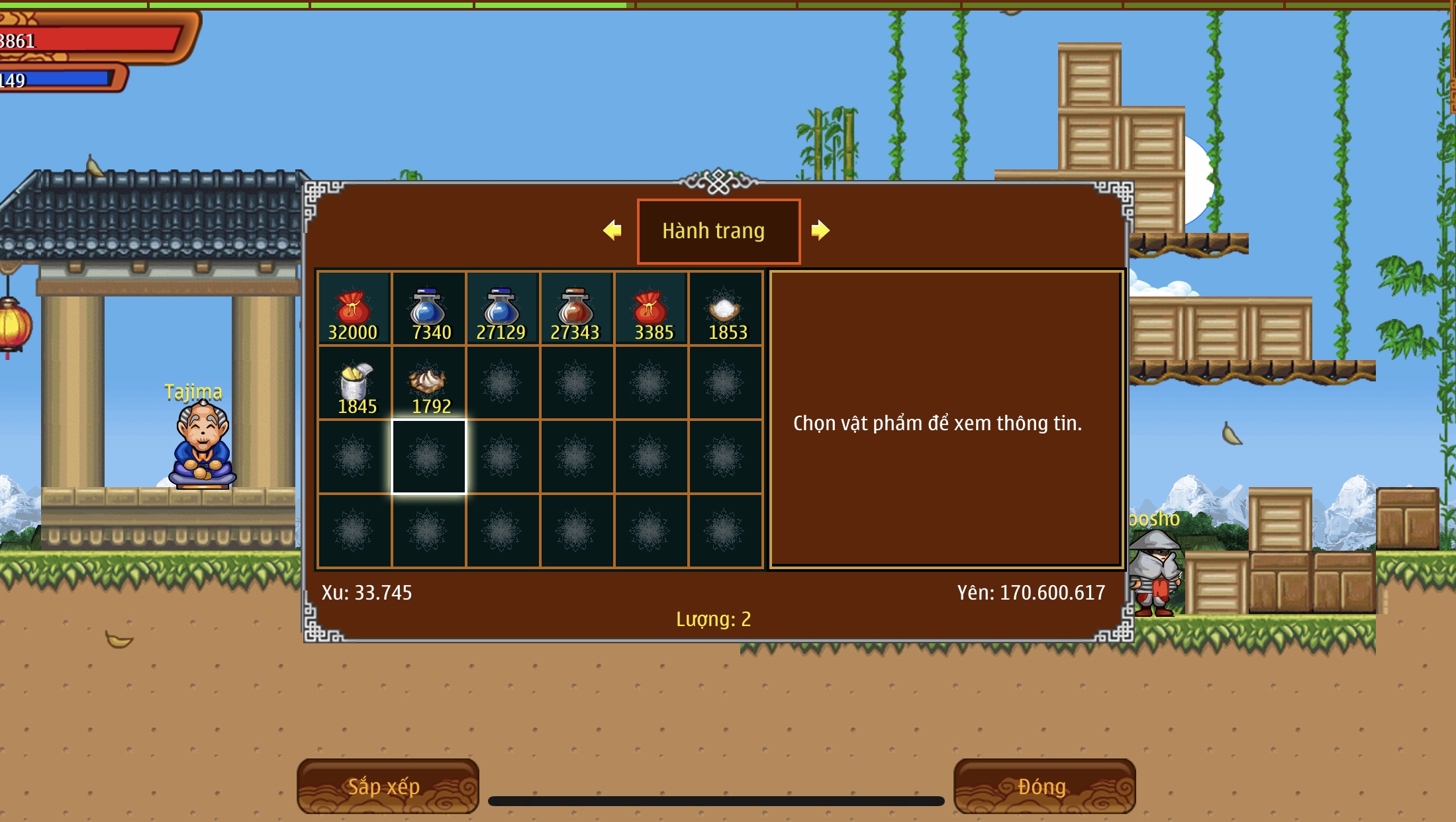Choose the blue potion stack of 7340
The width and height of the screenshot is (1456, 822).
pyautogui.click(x=428, y=309)
